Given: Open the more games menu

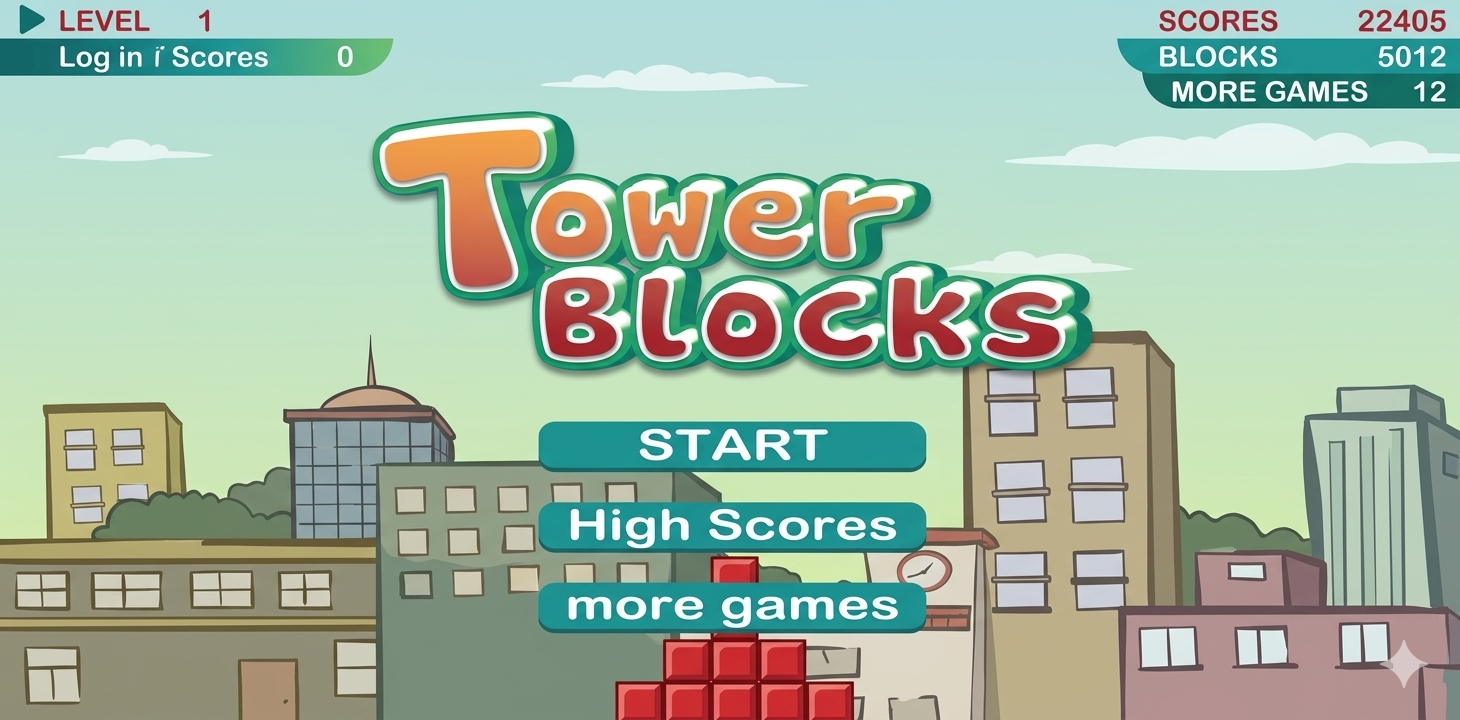Looking at the screenshot, I should click(x=730, y=604).
